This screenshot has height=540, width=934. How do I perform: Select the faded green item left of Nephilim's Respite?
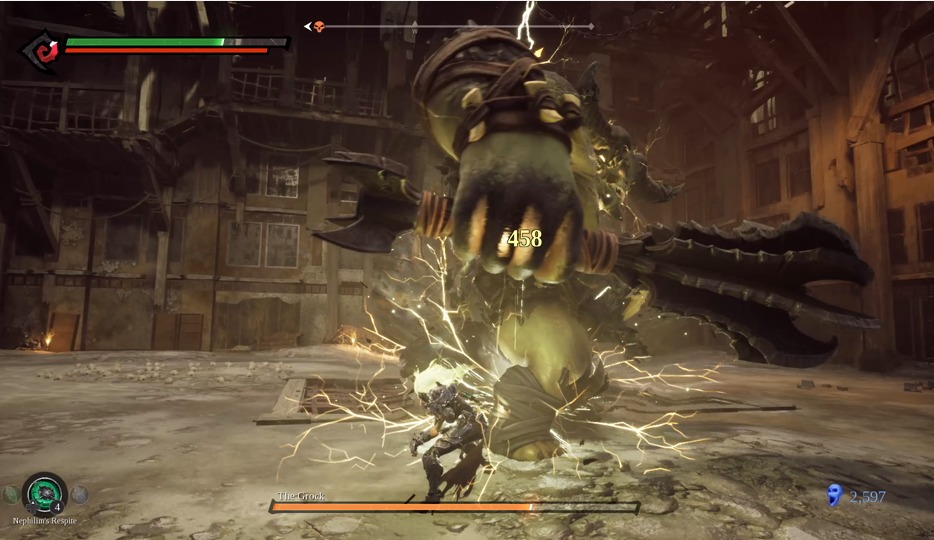10,494
